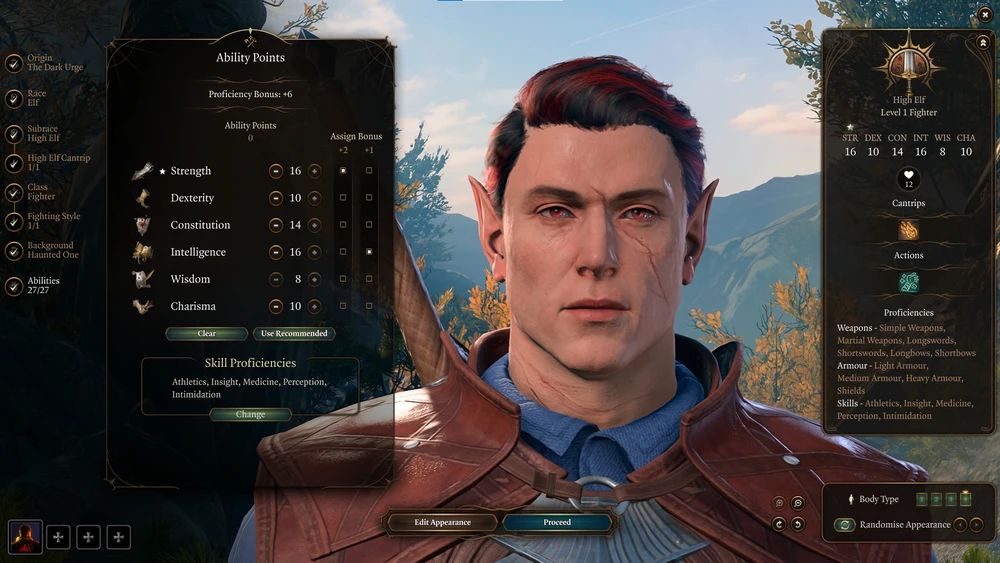Clear the assigned ability points
This screenshot has width=1000, height=563.
pyautogui.click(x=207, y=333)
